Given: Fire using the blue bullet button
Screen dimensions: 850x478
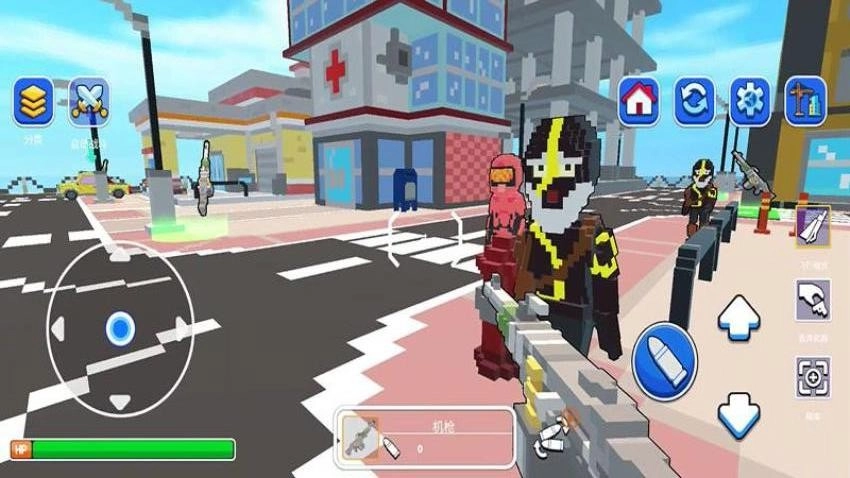Looking at the screenshot, I should (x=664, y=362).
